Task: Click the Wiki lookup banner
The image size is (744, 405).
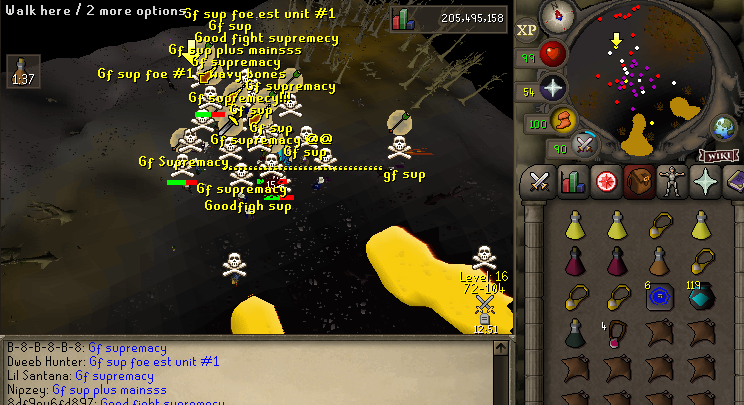Action: (x=716, y=155)
